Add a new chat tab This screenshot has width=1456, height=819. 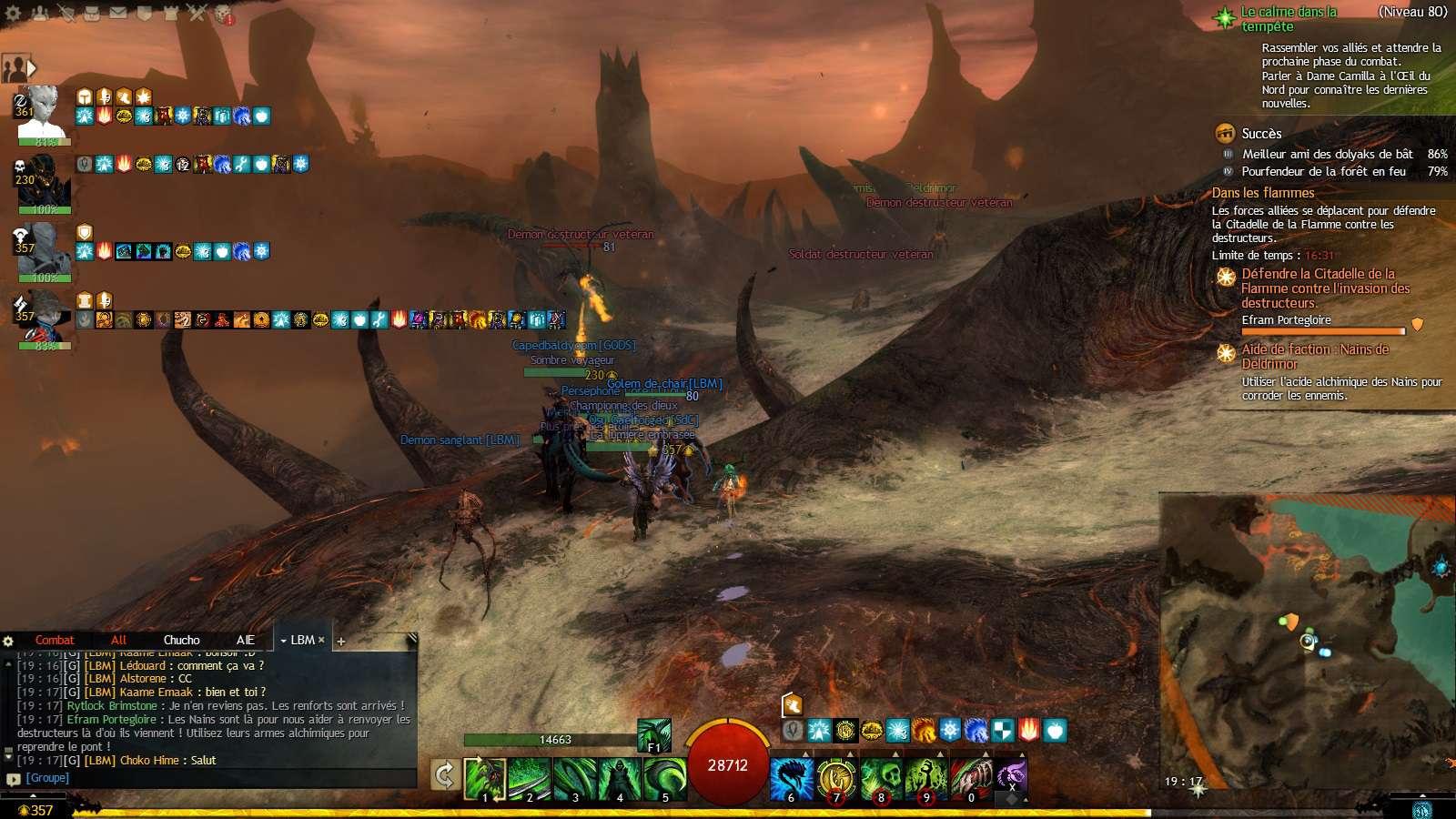click(x=341, y=641)
